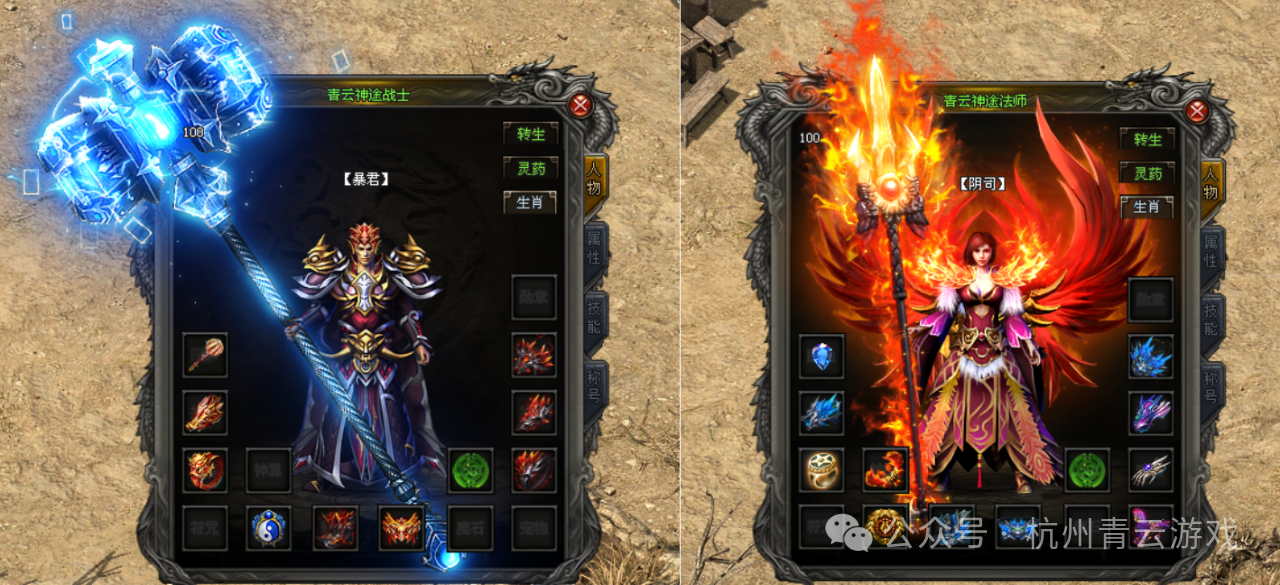Image resolution: width=1280 pixels, height=585 pixels.
Task: Open 转生 in the mage panel
Action: tap(1147, 139)
